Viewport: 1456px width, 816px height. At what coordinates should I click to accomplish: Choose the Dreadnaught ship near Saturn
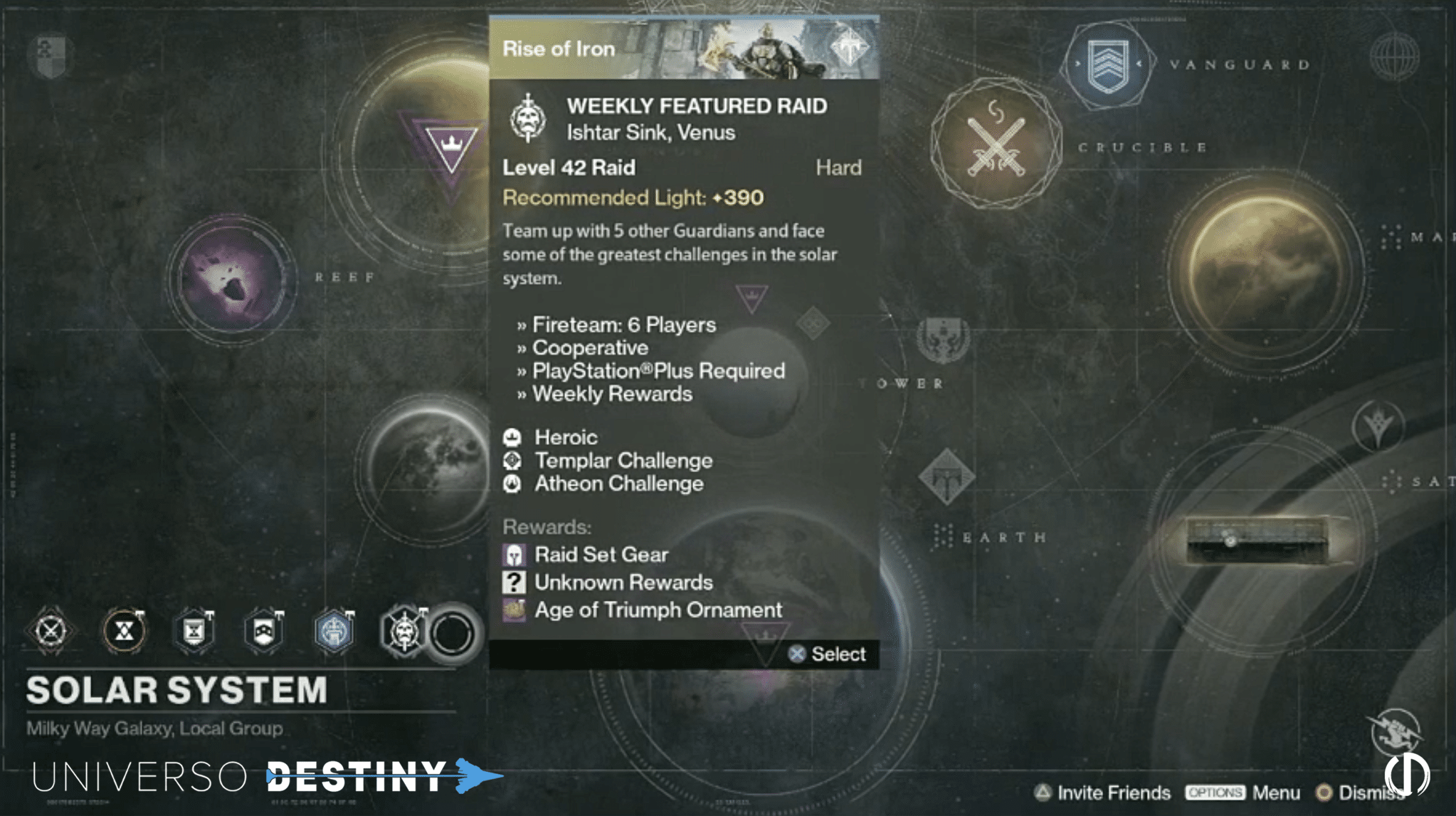[x=1257, y=540]
